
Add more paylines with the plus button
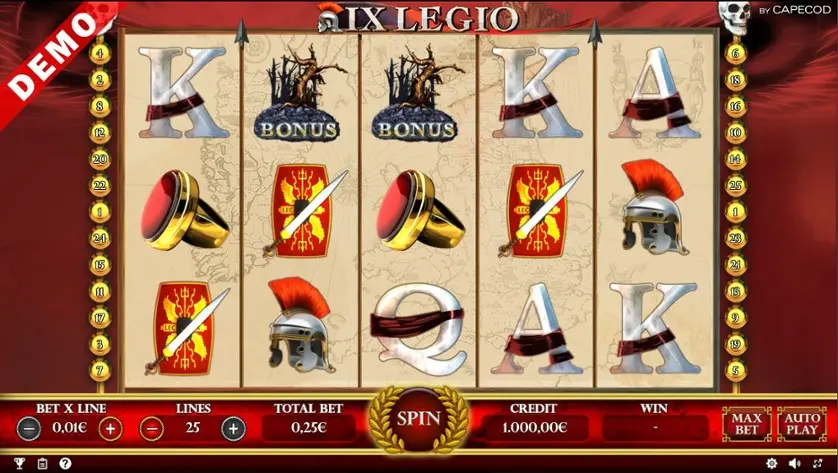(x=233, y=429)
